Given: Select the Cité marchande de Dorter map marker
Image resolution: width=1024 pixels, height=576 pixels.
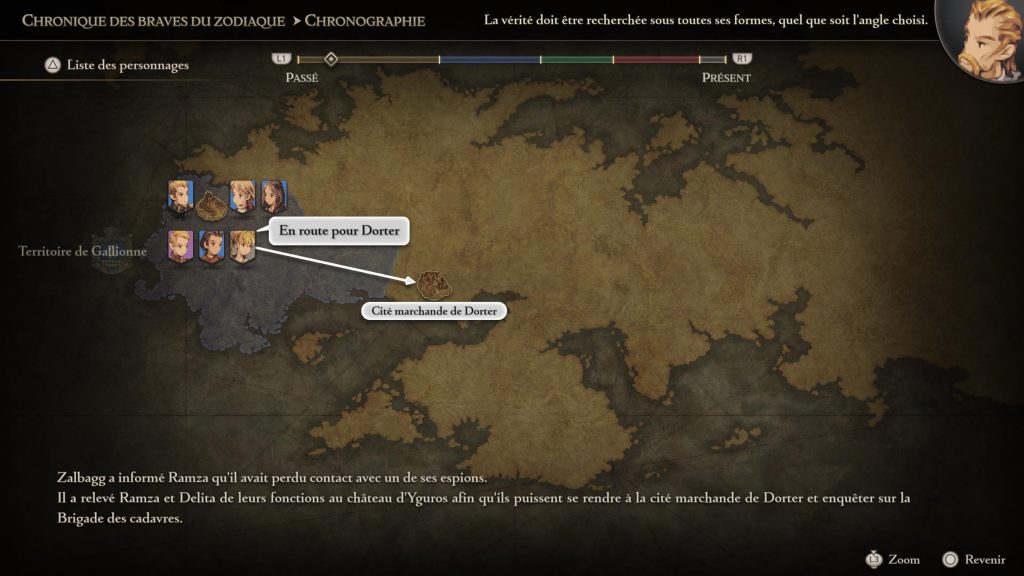Looking at the screenshot, I should tap(432, 283).
